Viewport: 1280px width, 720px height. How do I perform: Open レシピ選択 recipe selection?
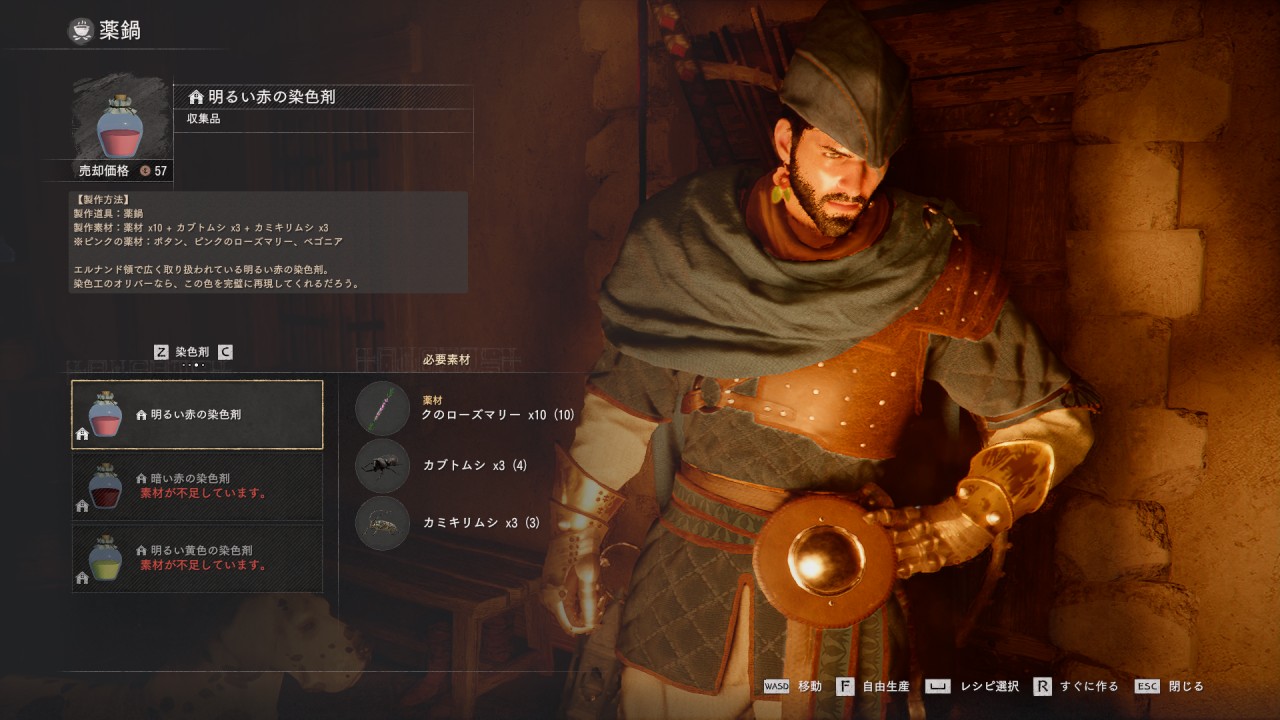coord(971,687)
